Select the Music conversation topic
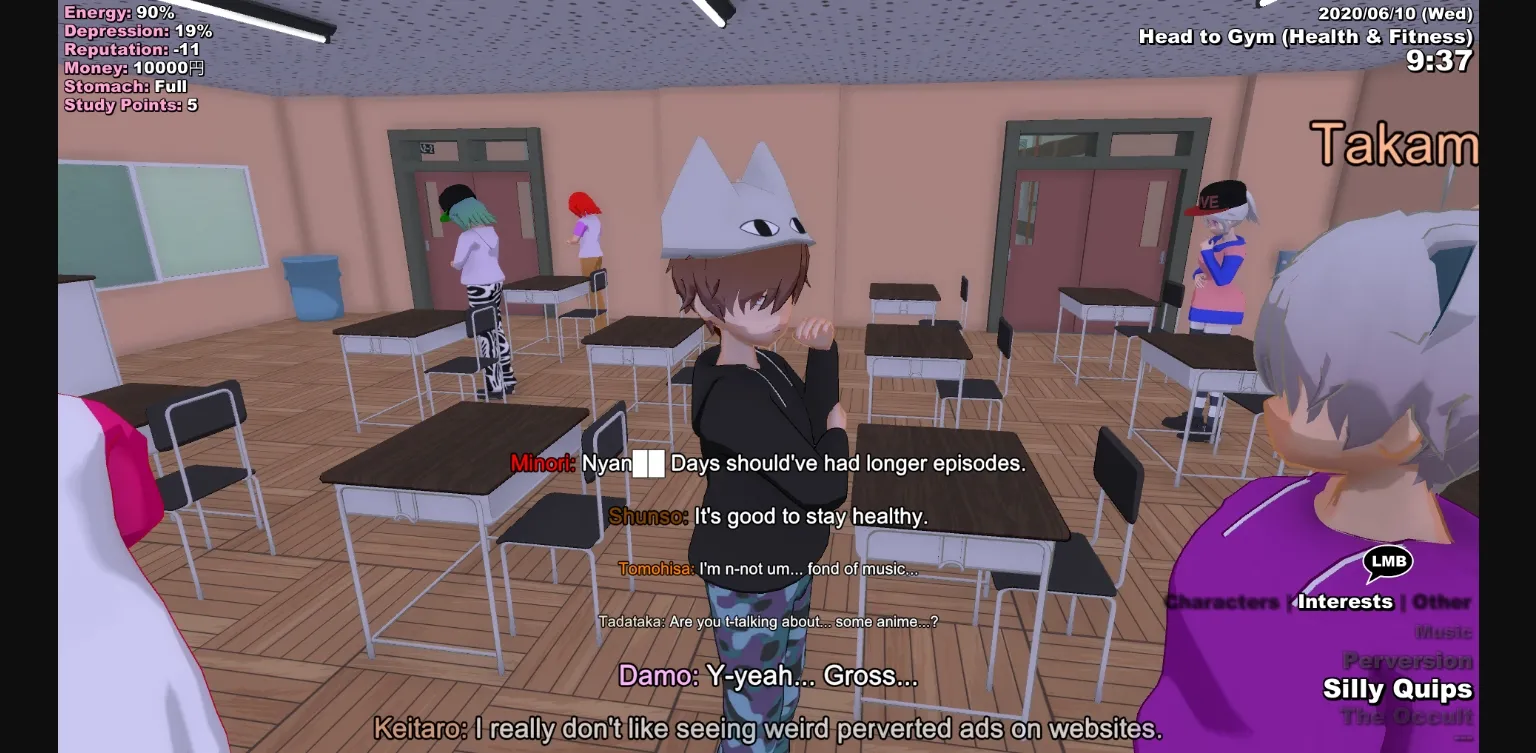The width and height of the screenshot is (1536, 753). click(1441, 632)
